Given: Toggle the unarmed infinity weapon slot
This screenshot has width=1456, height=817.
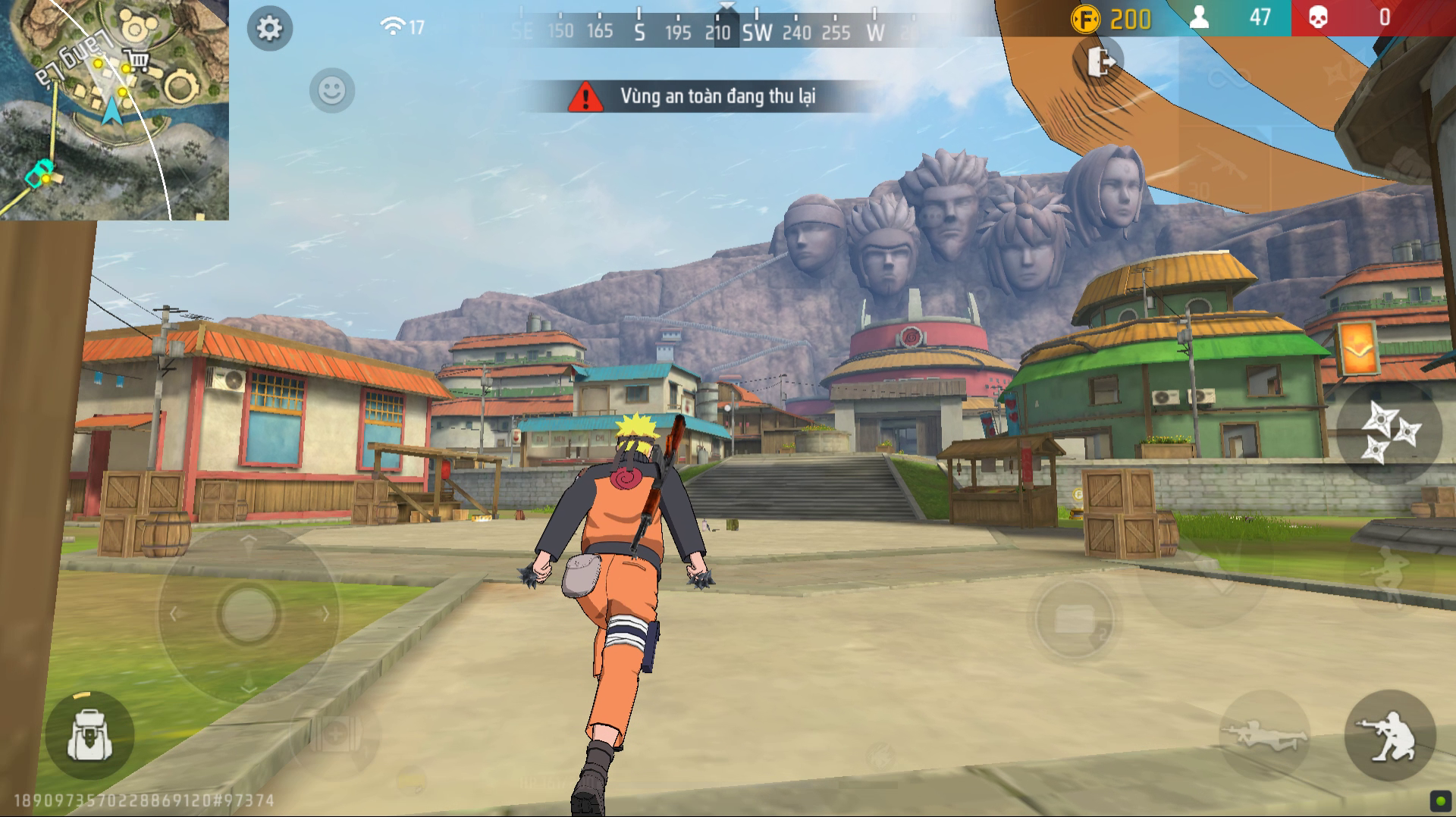Looking at the screenshot, I should tap(1230, 78).
